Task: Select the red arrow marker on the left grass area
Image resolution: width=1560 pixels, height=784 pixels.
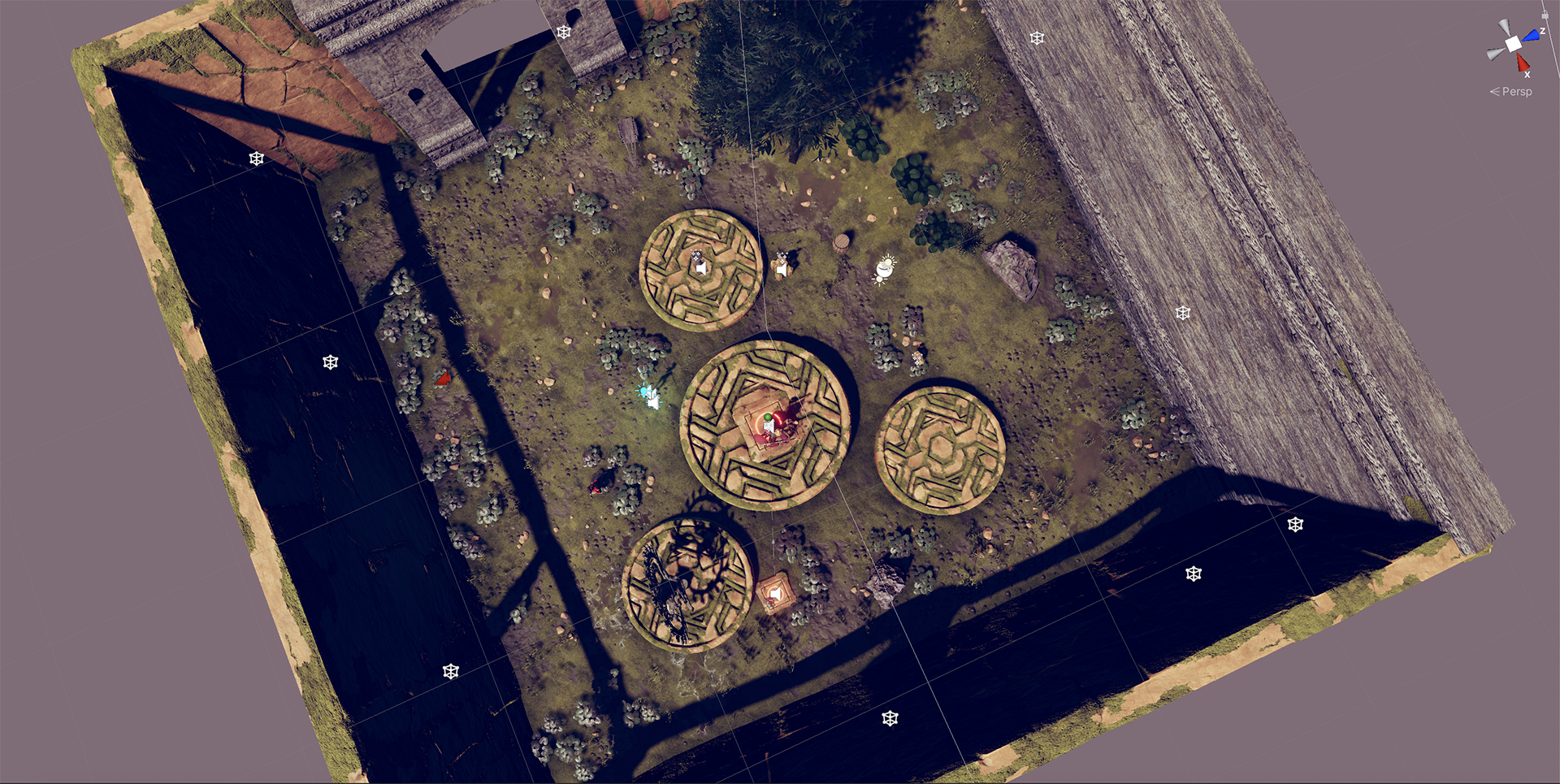Action: pos(444,376)
